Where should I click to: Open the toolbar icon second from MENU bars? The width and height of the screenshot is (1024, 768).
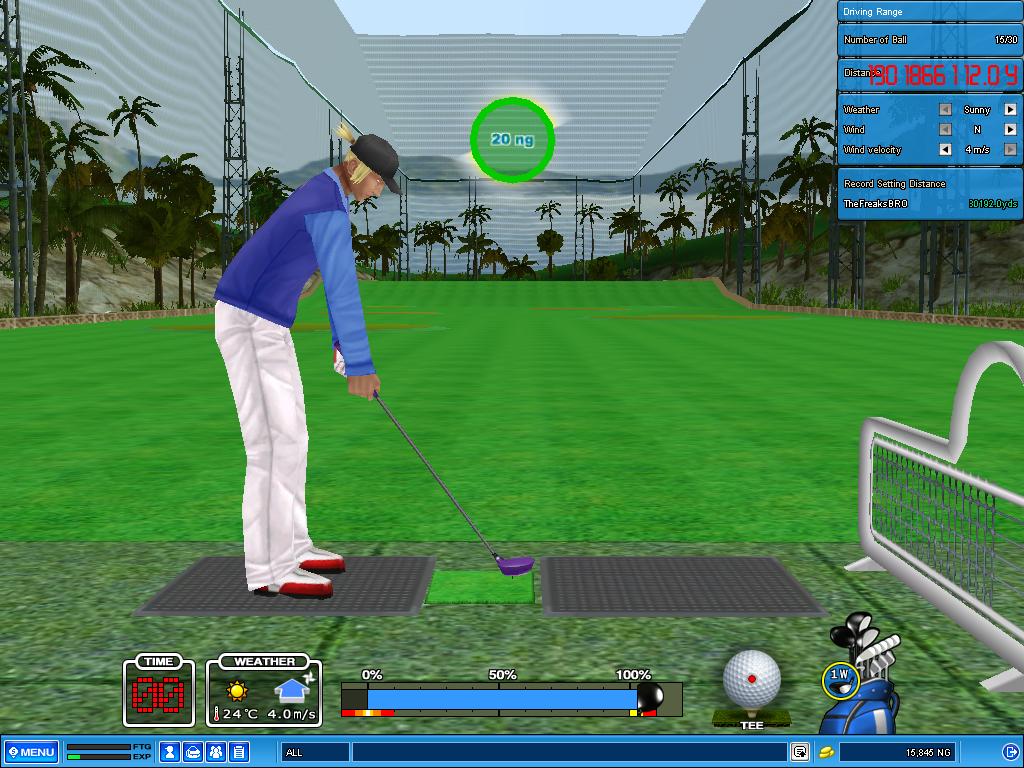[x=193, y=752]
